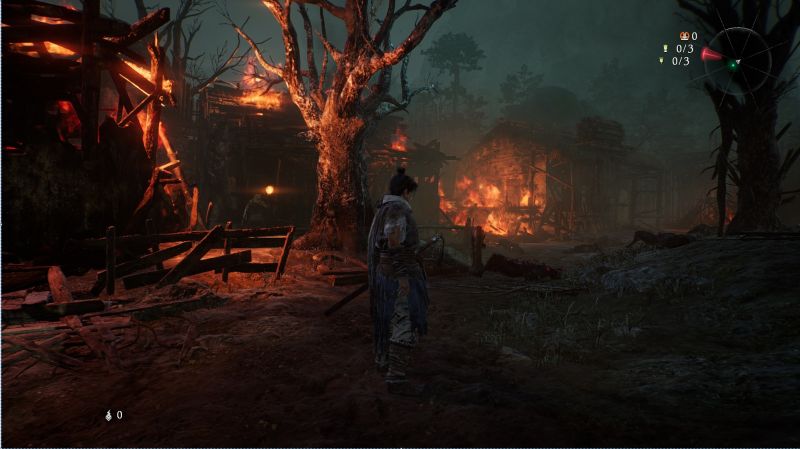Click the green dot on the minimap

[x=734, y=65]
